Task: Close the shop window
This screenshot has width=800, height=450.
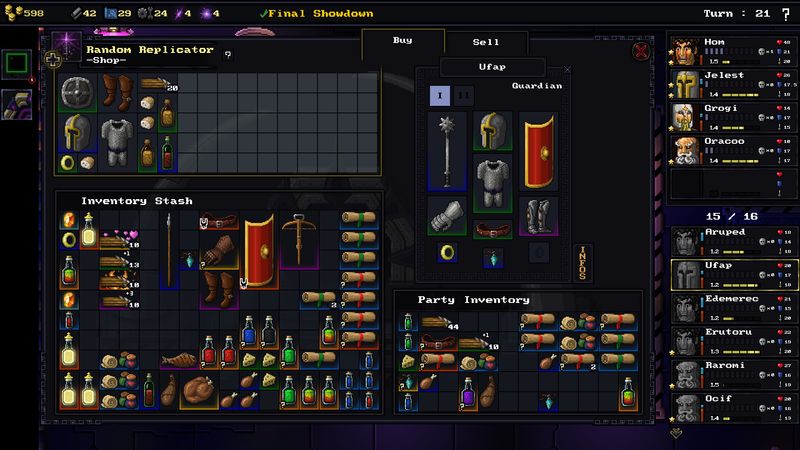Action: click(641, 51)
